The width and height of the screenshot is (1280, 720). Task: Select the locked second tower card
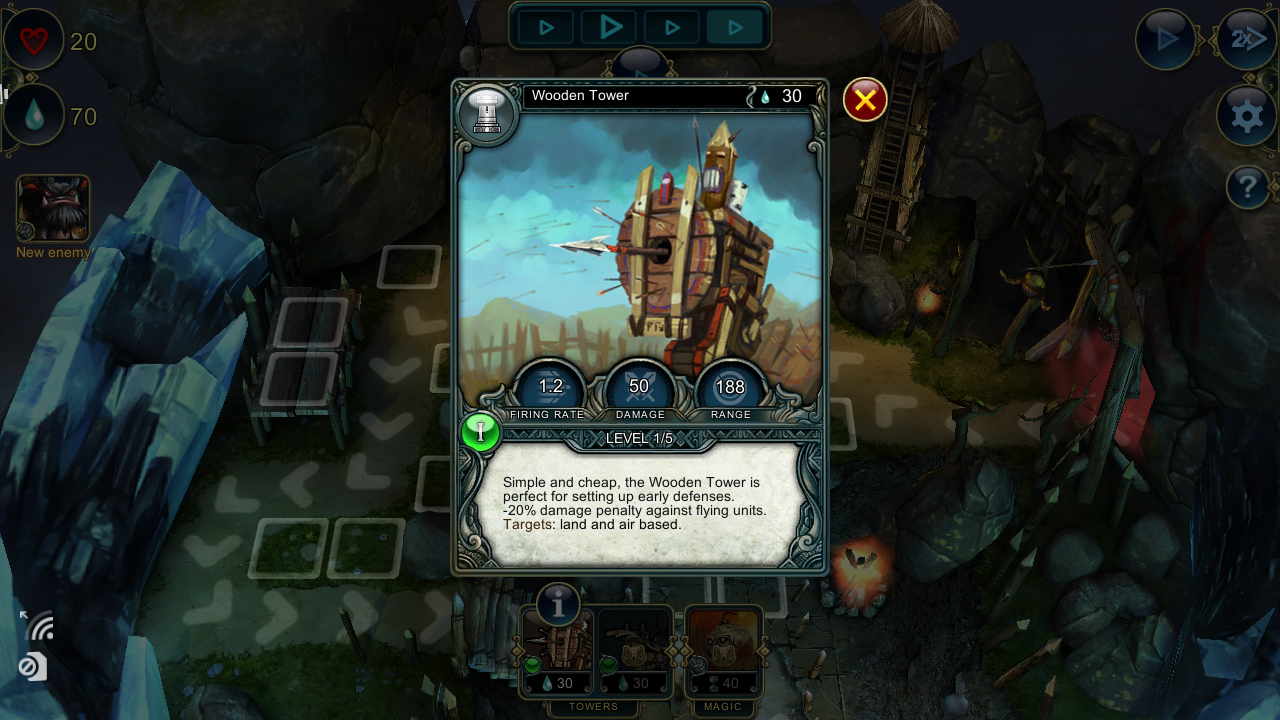pos(635,652)
